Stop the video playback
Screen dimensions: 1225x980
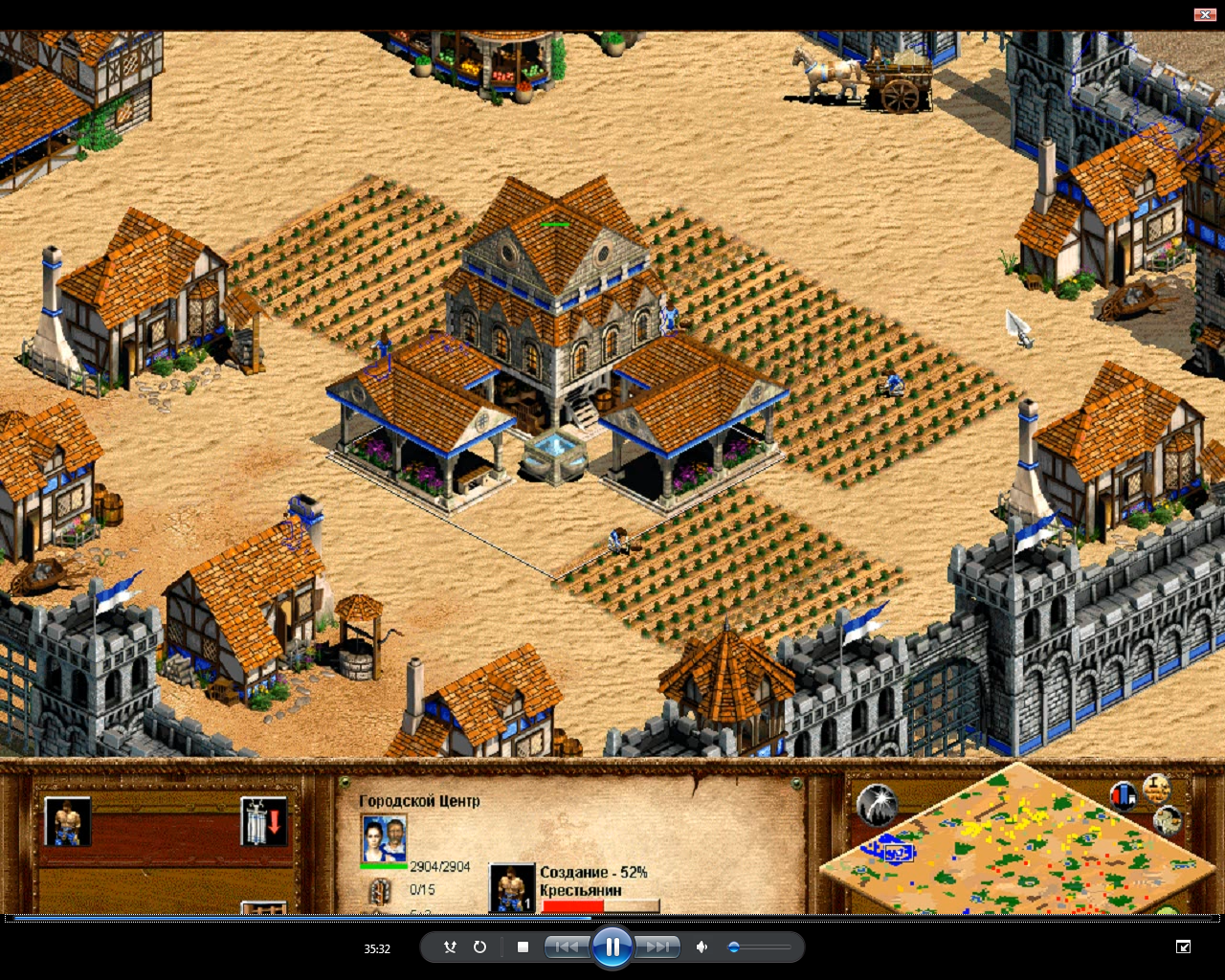click(522, 947)
